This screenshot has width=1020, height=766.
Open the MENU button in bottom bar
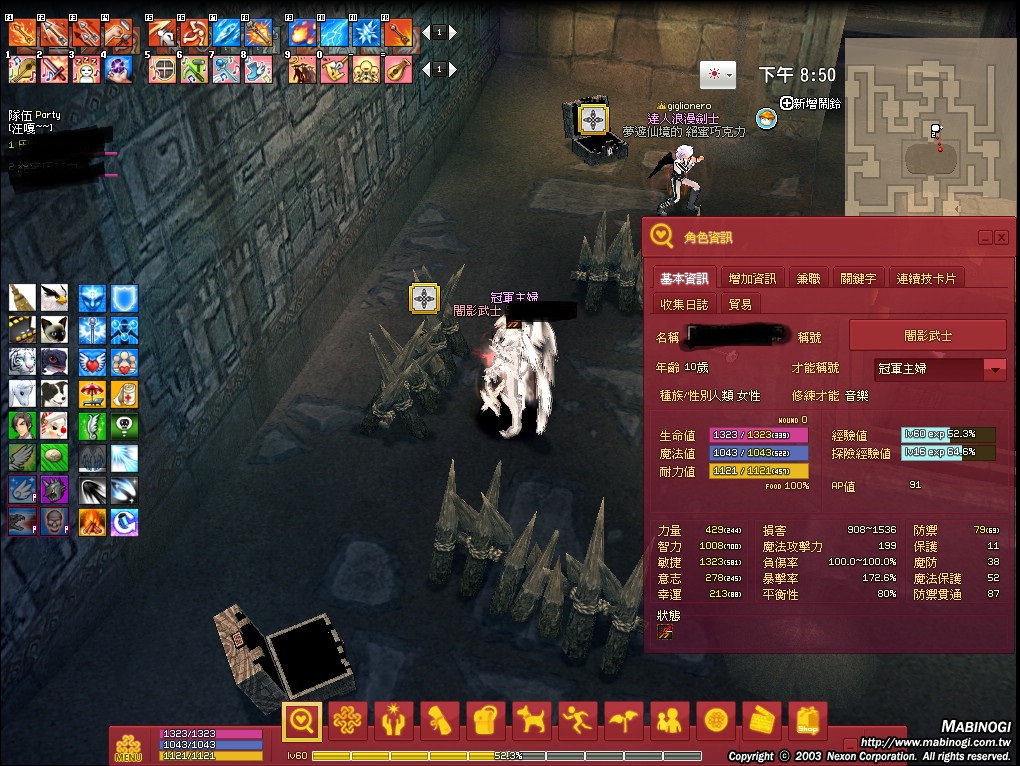(128, 746)
